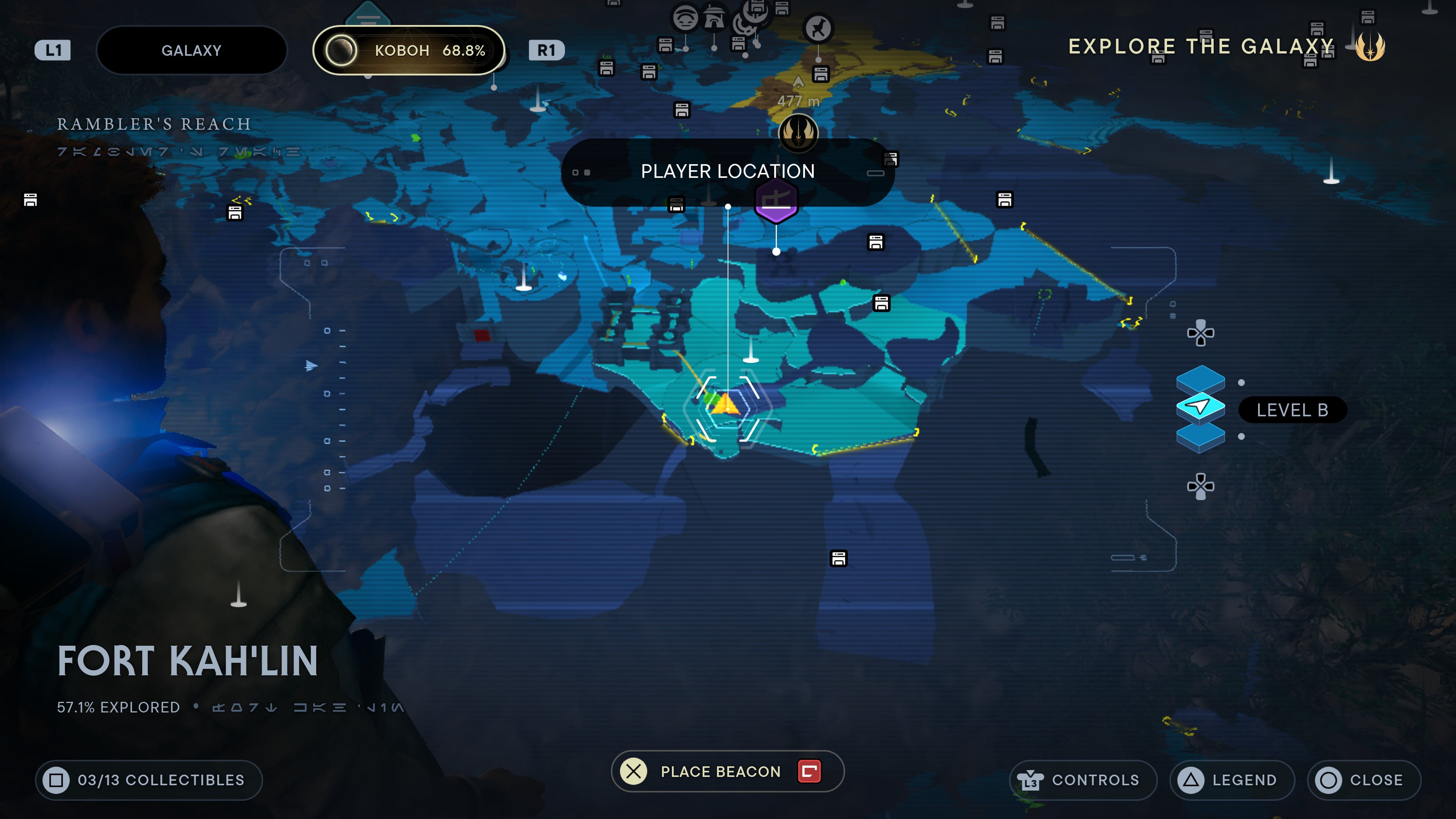Open the collectibles list button
Viewport: 1456px width, 819px height.
[149, 780]
